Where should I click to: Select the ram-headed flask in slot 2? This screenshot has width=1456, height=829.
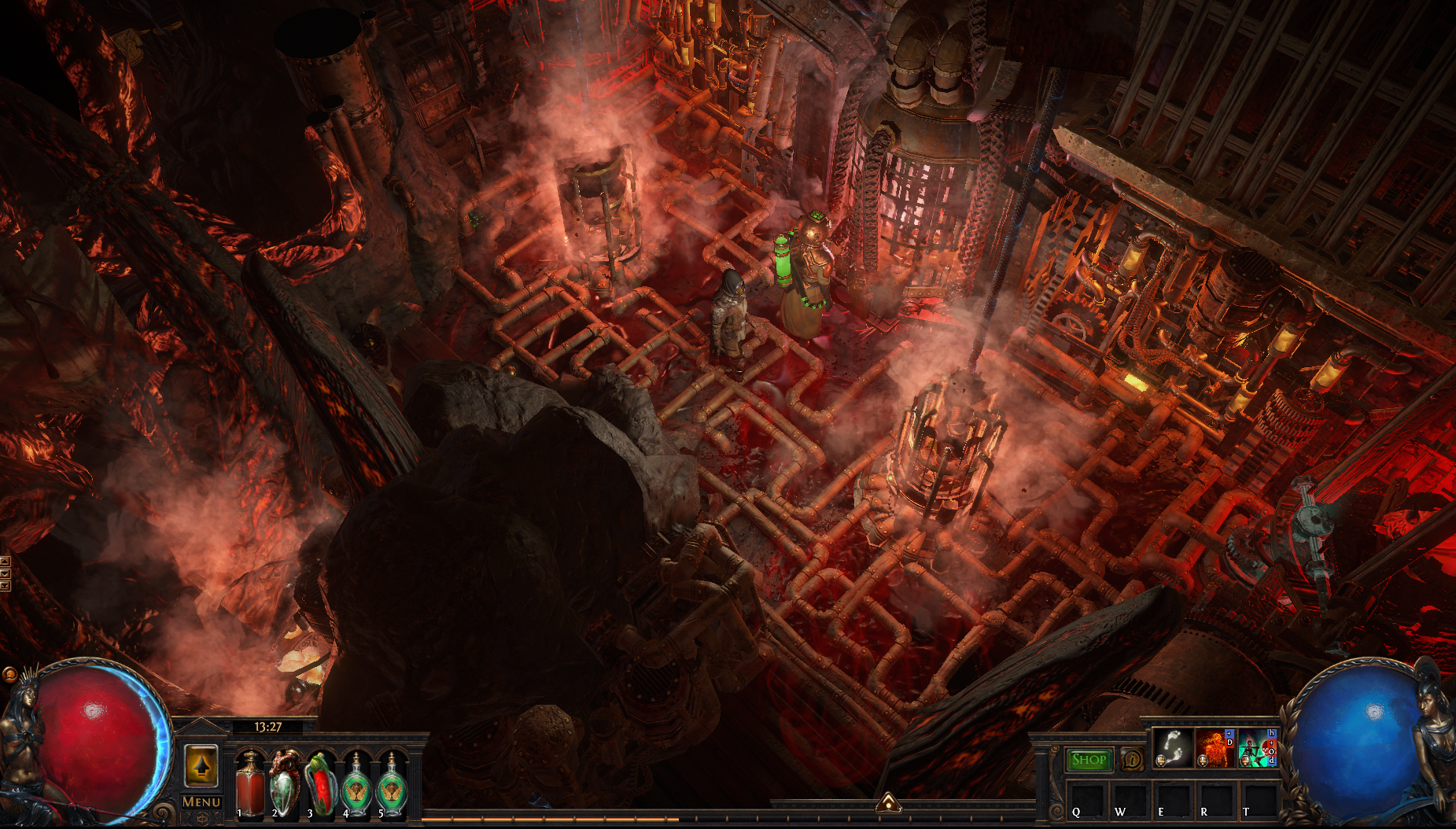(x=285, y=784)
